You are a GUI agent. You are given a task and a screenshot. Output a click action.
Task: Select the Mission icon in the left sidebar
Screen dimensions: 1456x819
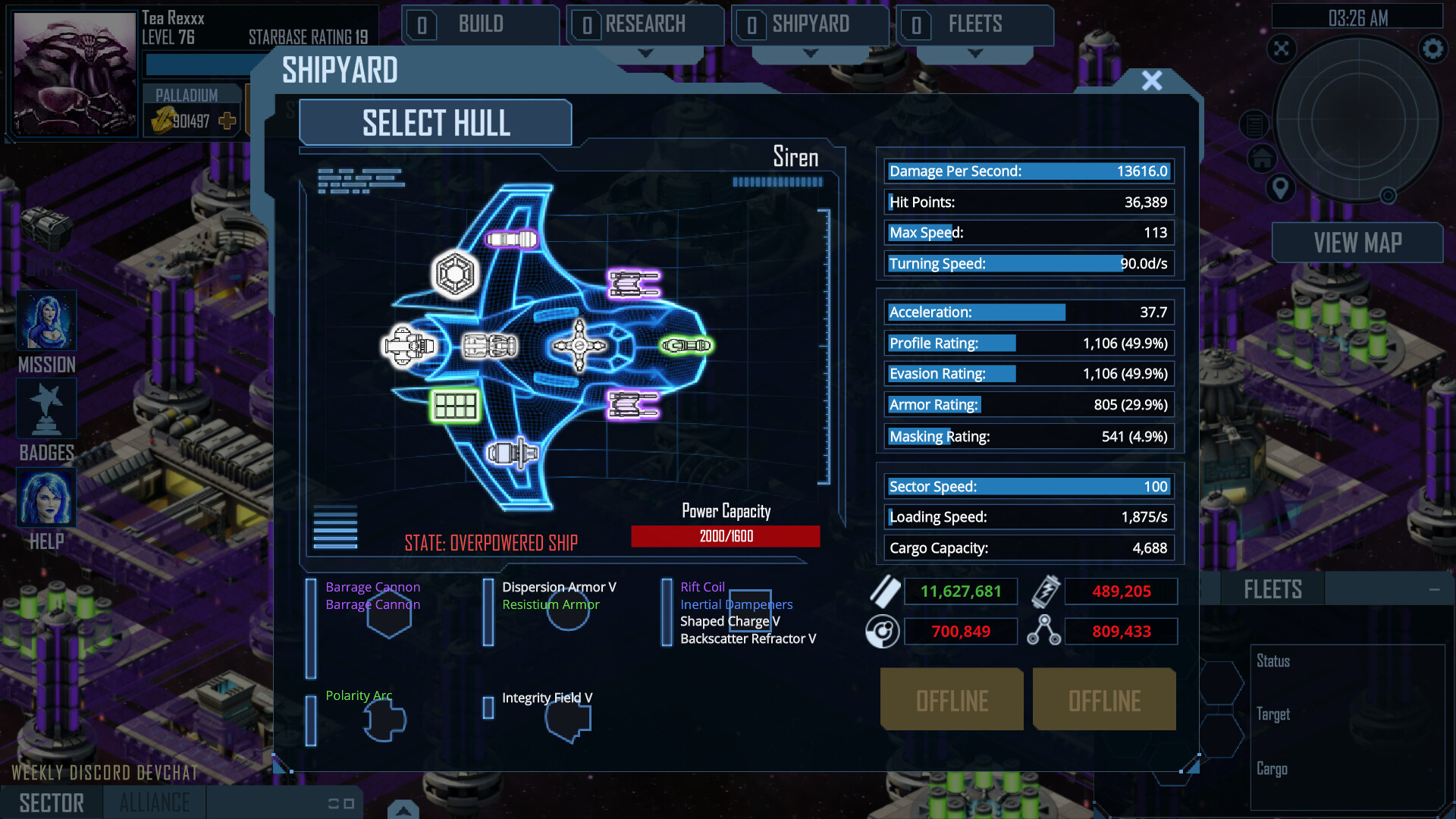(x=46, y=321)
